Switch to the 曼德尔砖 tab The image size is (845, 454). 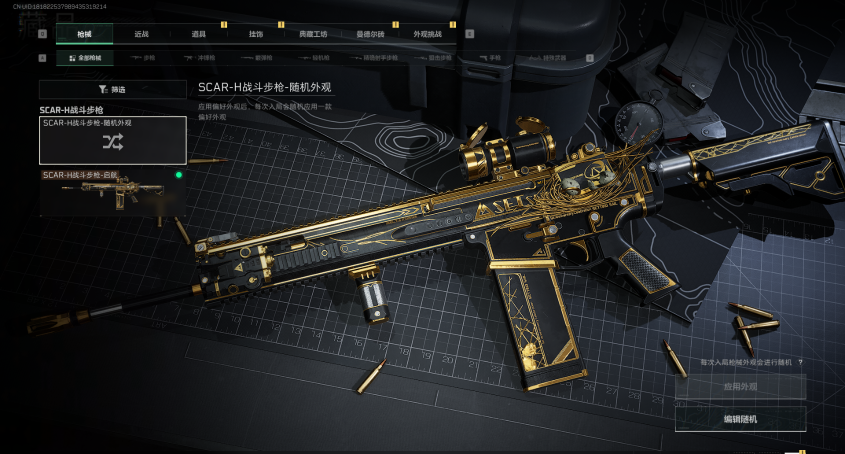[x=370, y=34]
